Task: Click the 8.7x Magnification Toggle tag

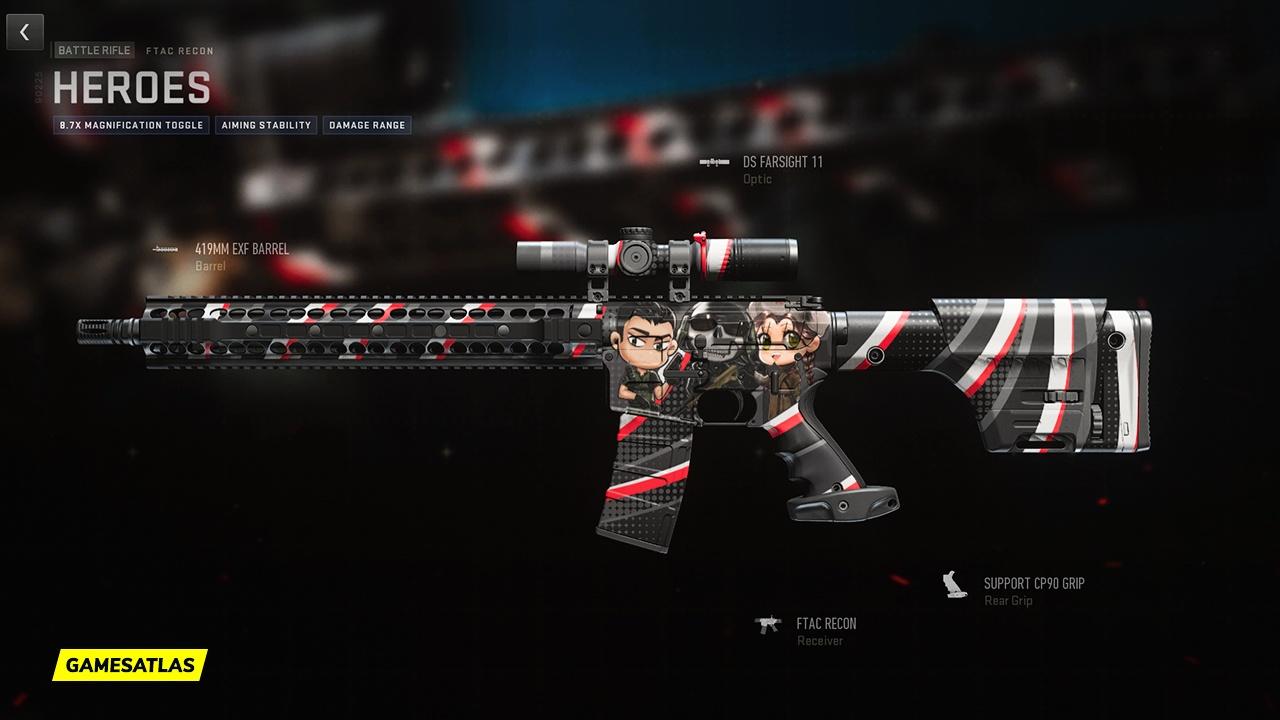Action: tap(131, 126)
